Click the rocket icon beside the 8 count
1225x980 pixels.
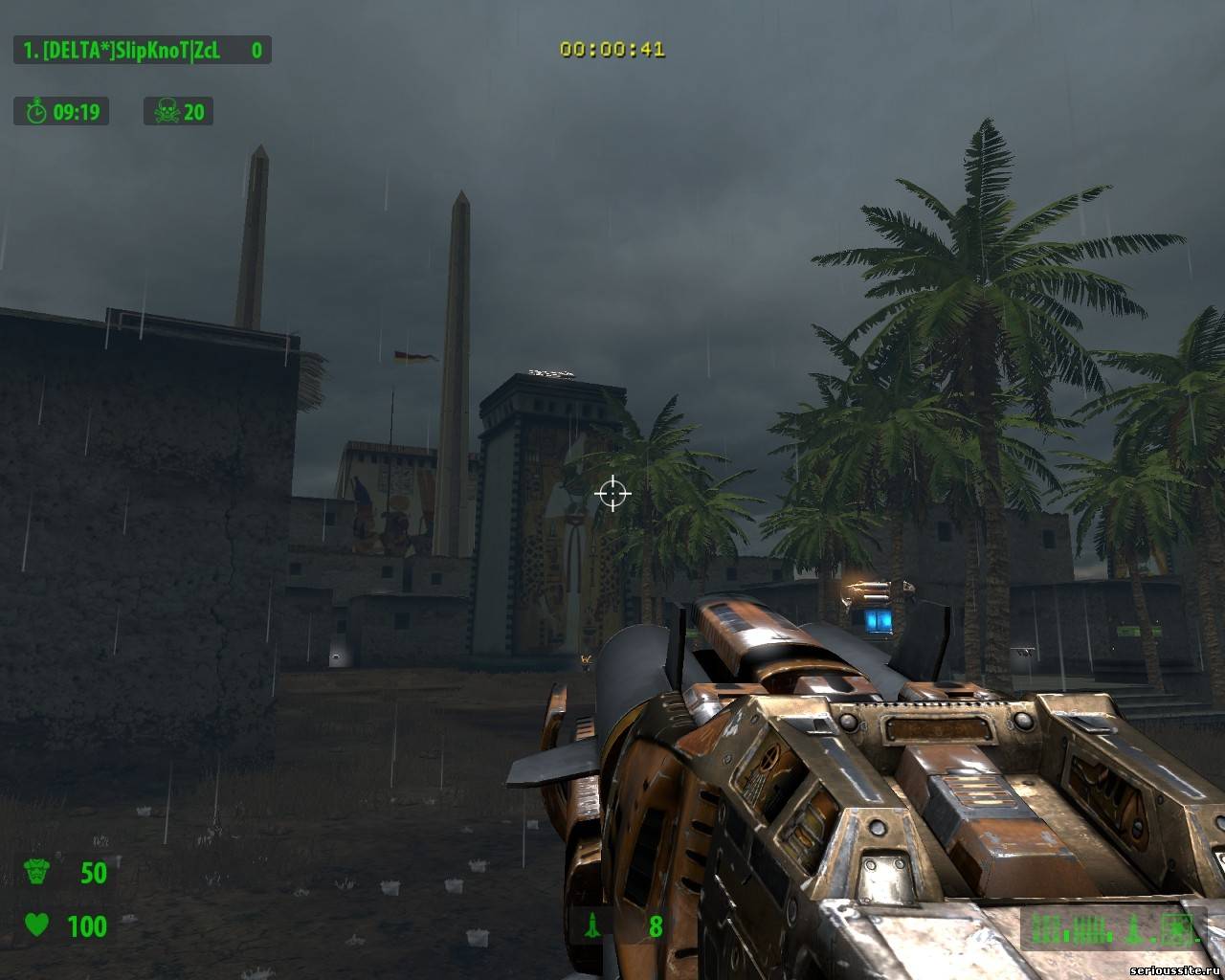coord(591,925)
